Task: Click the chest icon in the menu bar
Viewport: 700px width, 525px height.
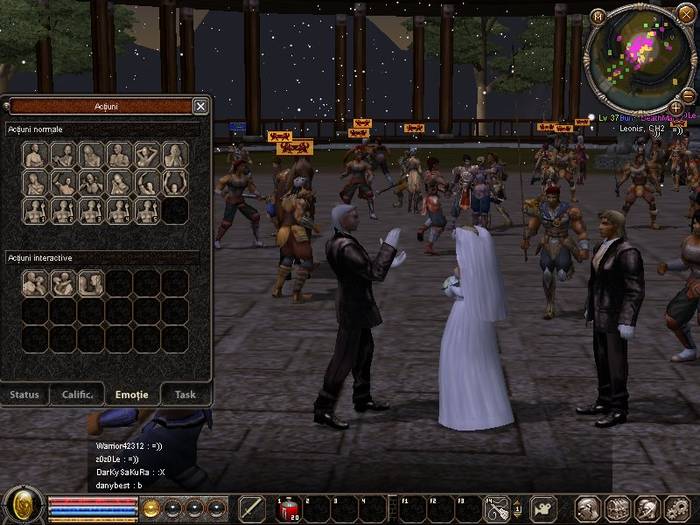Action: tap(618, 509)
